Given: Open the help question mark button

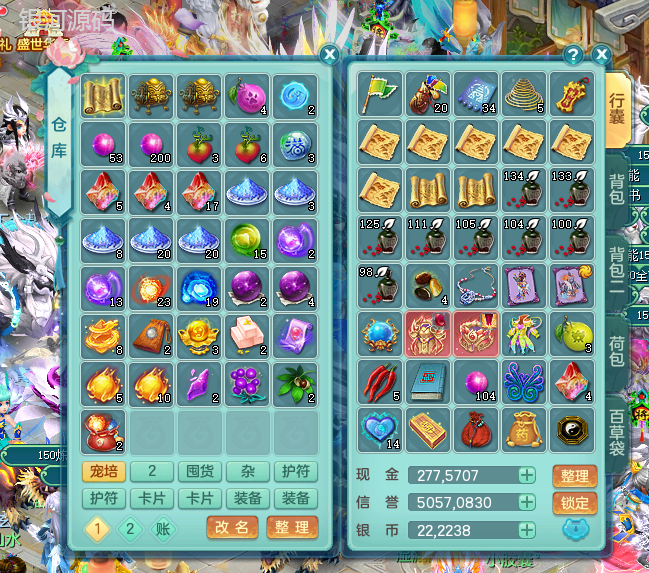Looking at the screenshot, I should (x=573, y=55).
